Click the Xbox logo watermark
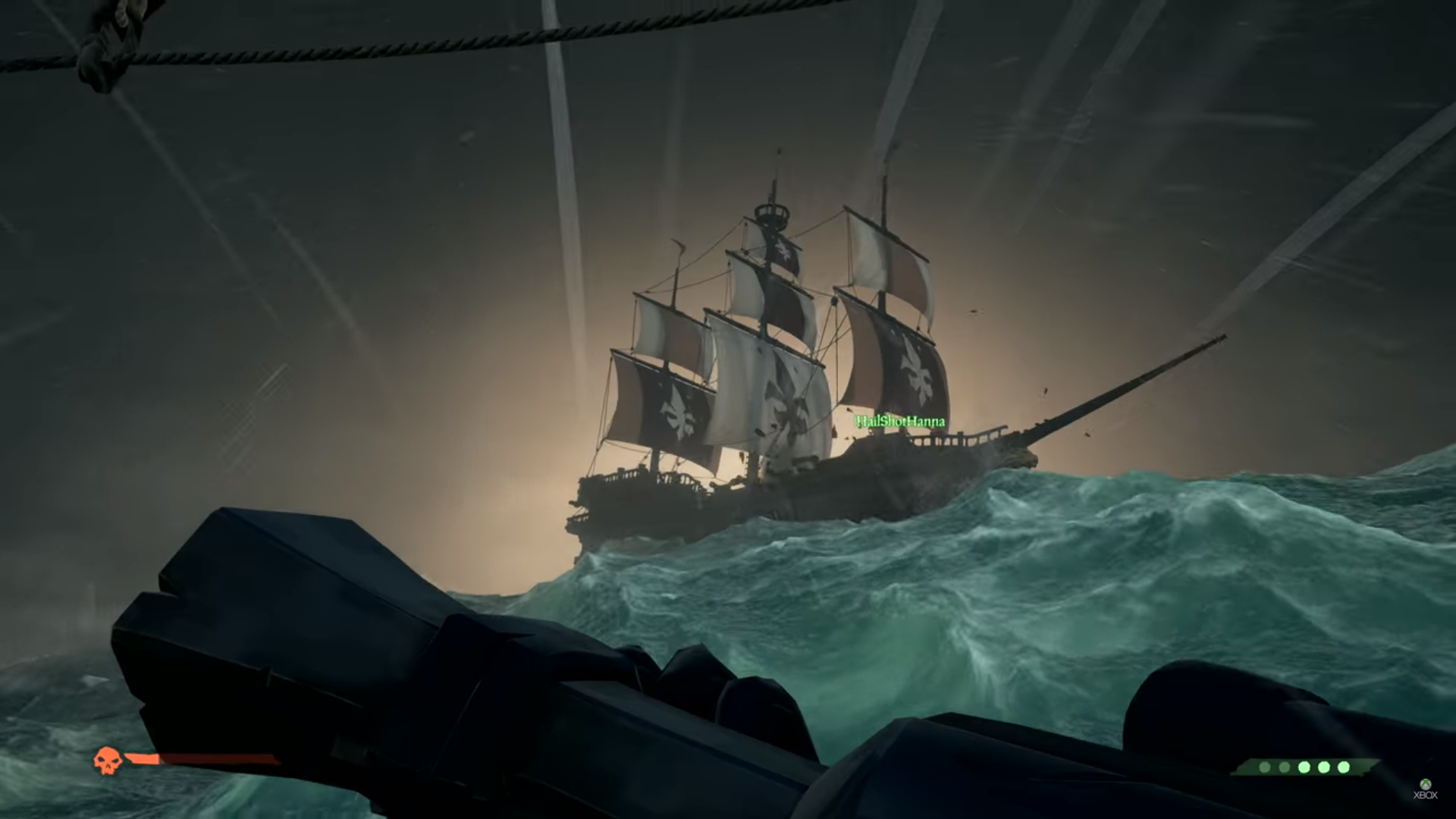The height and width of the screenshot is (819, 1456). click(x=1425, y=789)
